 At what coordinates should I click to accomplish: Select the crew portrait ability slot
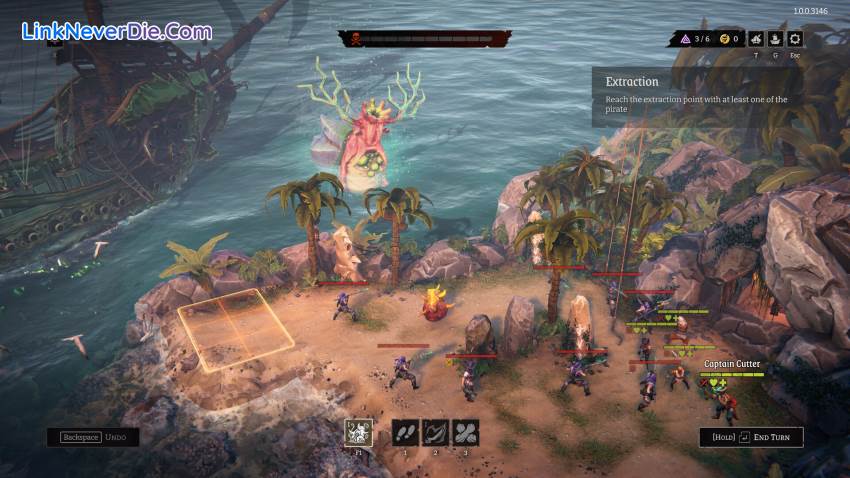pyautogui.click(x=360, y=432)
